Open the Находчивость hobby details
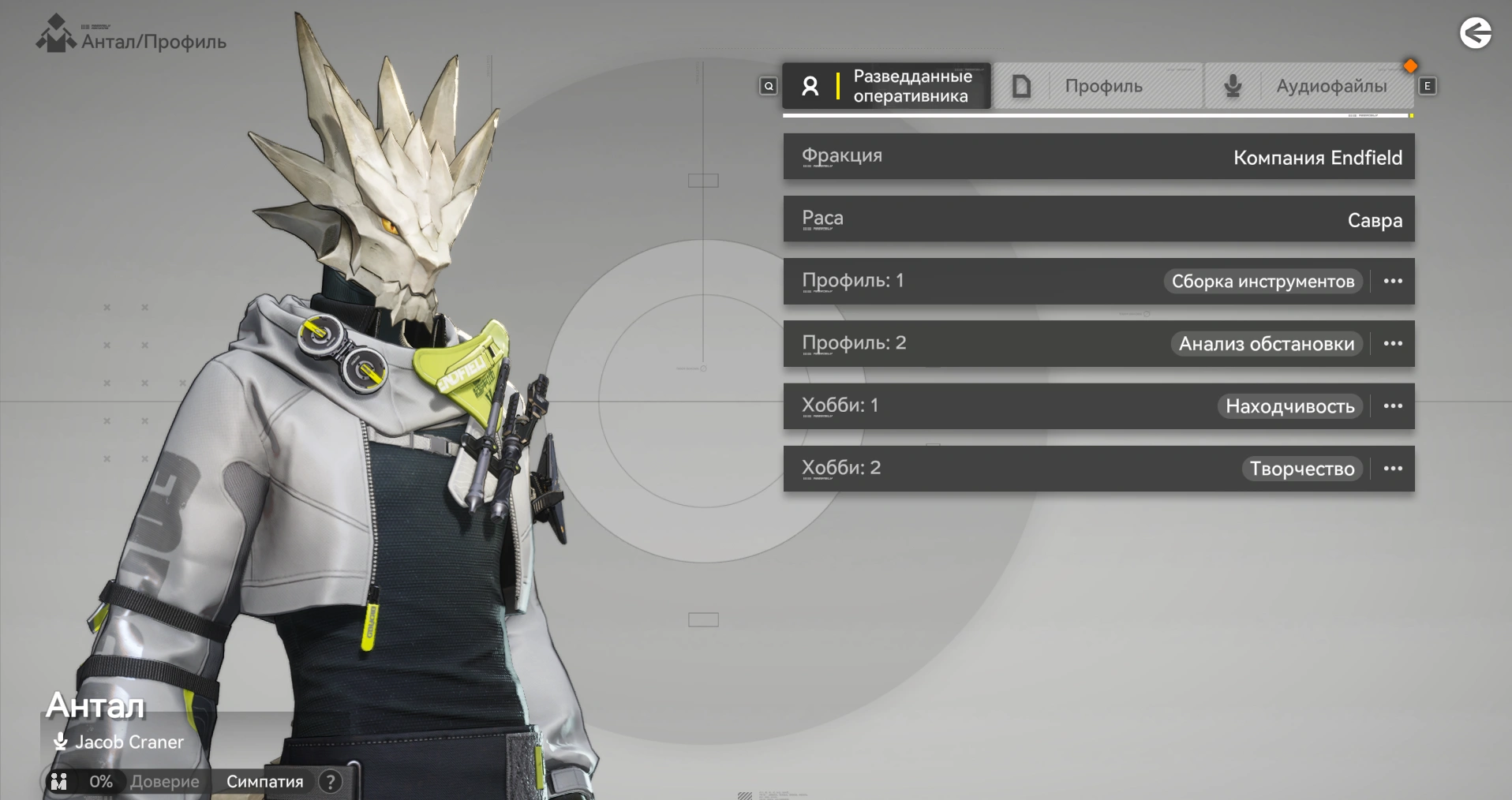The image size is (1512, 800). (x=1393, y=406)
